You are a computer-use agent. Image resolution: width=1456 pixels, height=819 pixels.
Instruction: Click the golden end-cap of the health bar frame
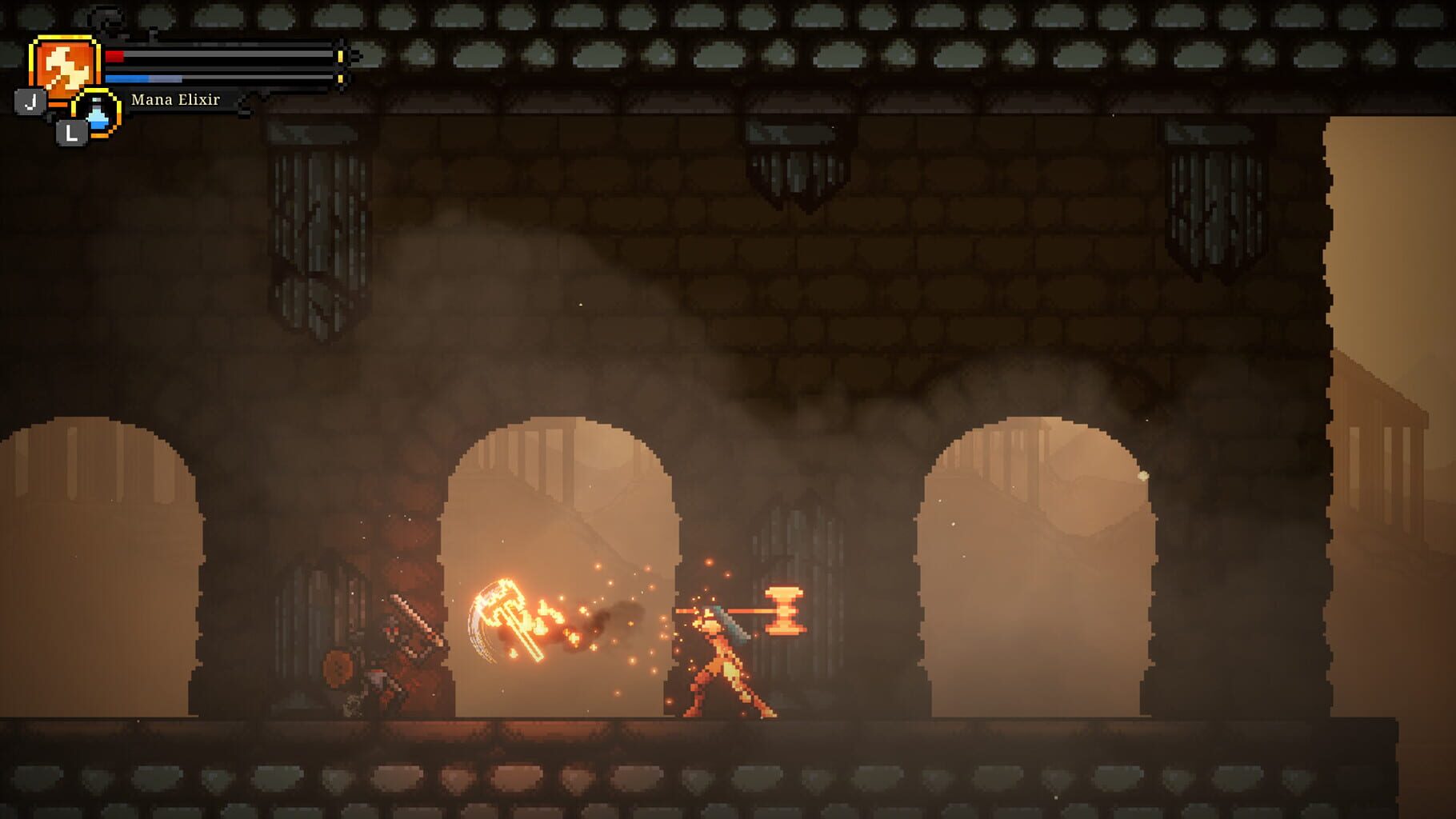pyautogui.click(x=339, y=57)
